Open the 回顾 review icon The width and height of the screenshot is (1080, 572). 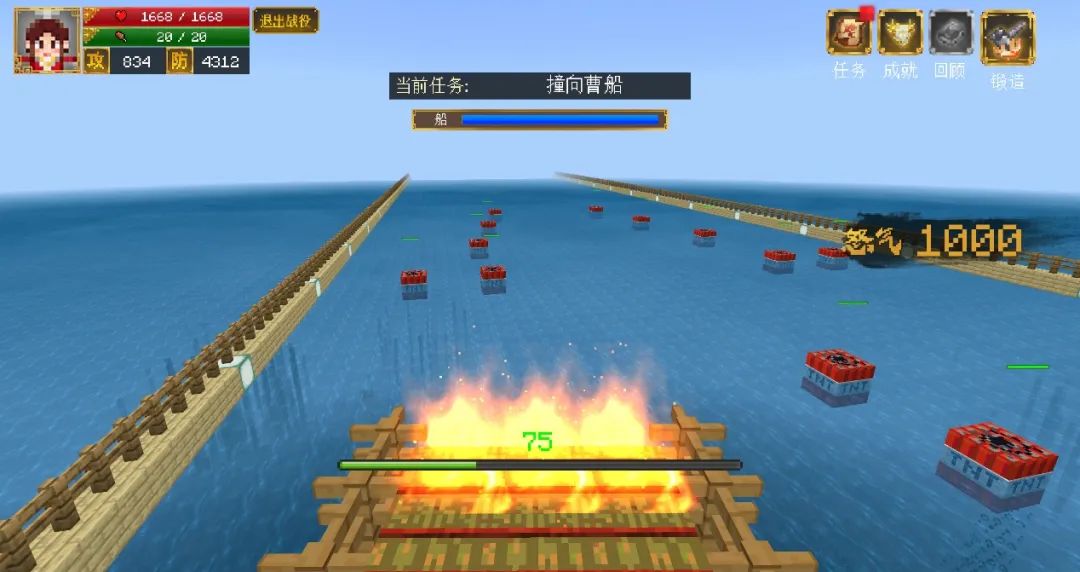click(951, 33)
